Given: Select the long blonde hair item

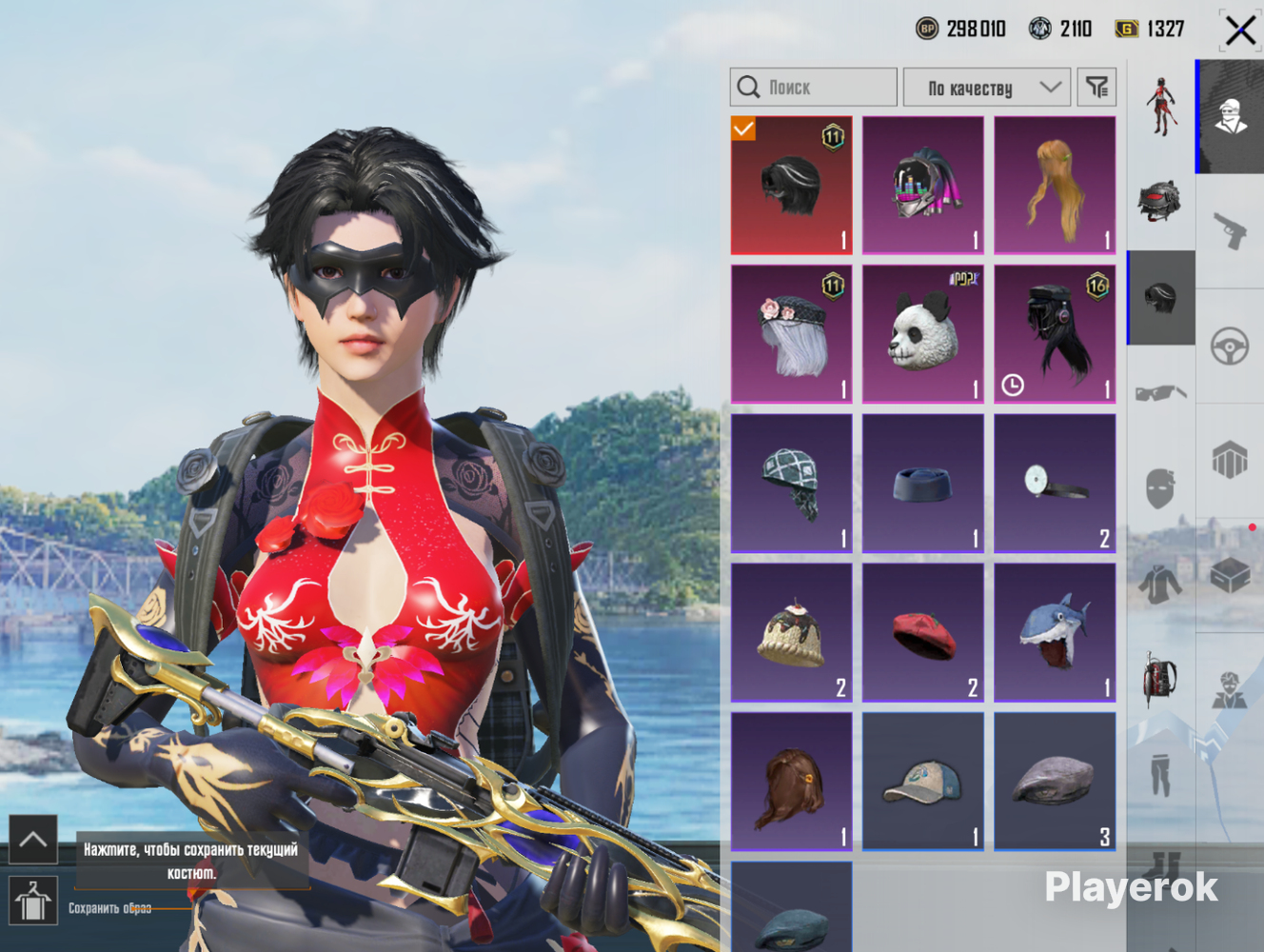Looking at the screenshot, I should click(1055, 186).
